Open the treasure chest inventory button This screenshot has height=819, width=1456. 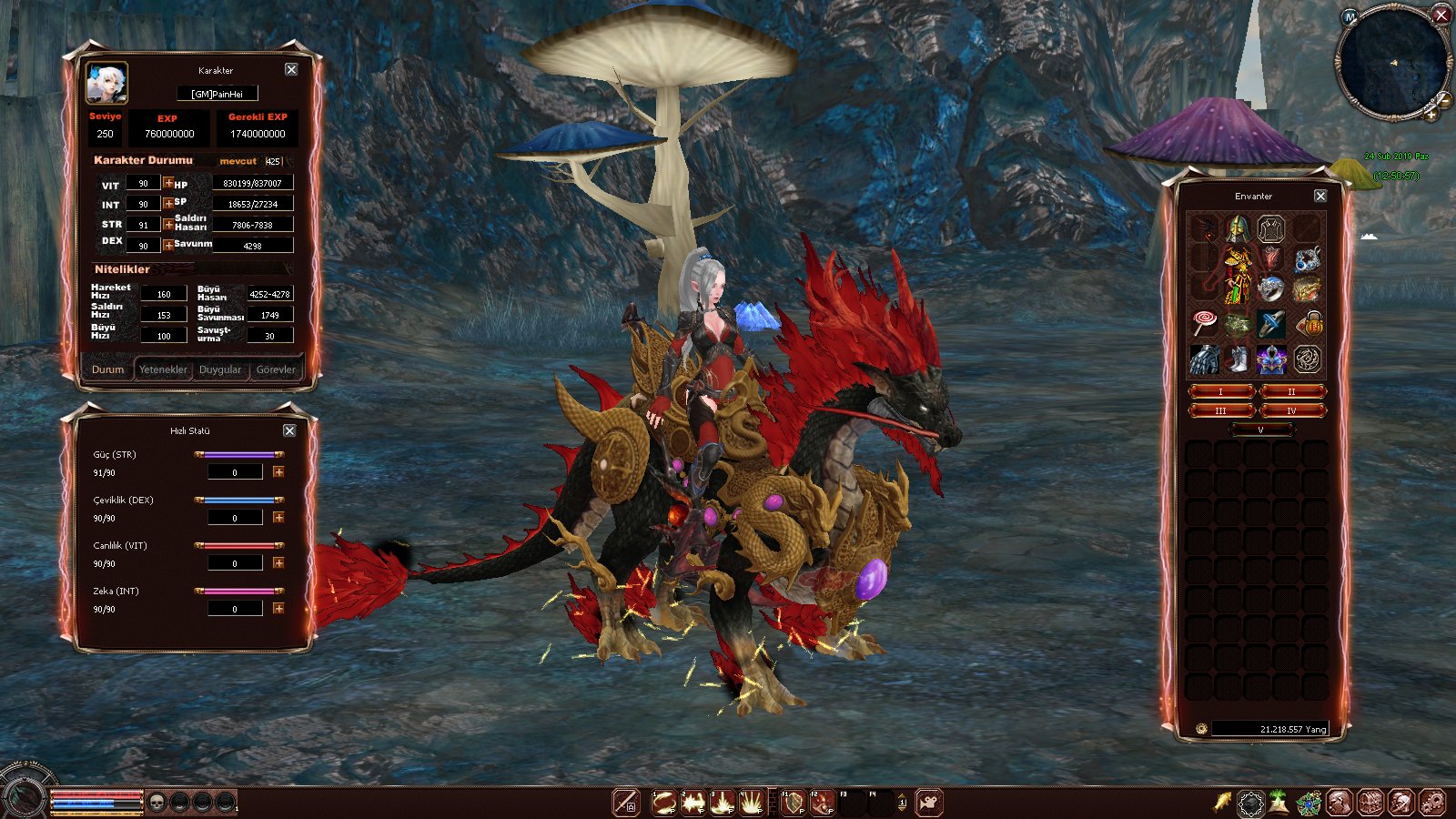[1370, 803]
